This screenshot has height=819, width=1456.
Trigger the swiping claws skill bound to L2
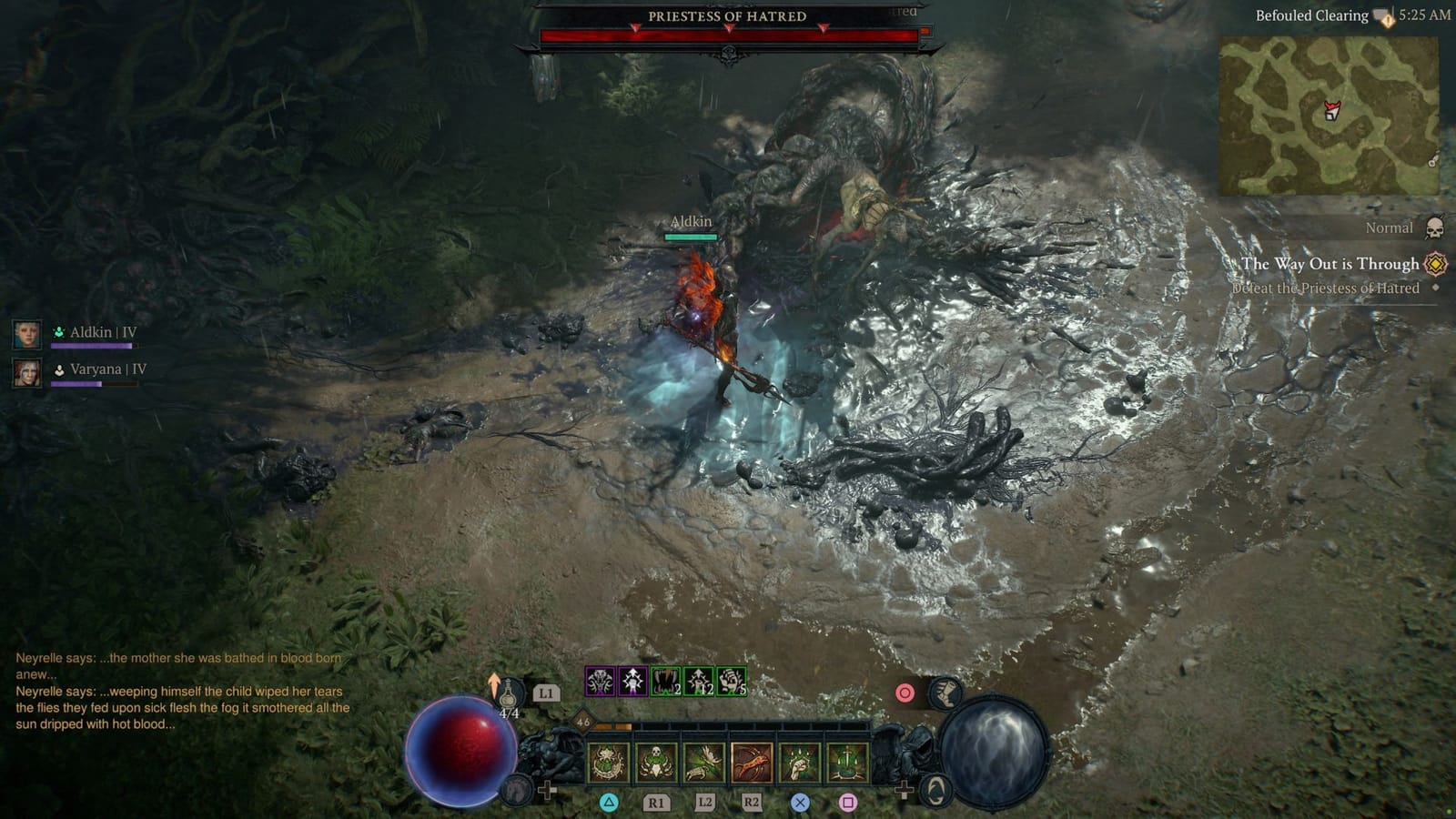pyautogui.click(x=703, y=763)
